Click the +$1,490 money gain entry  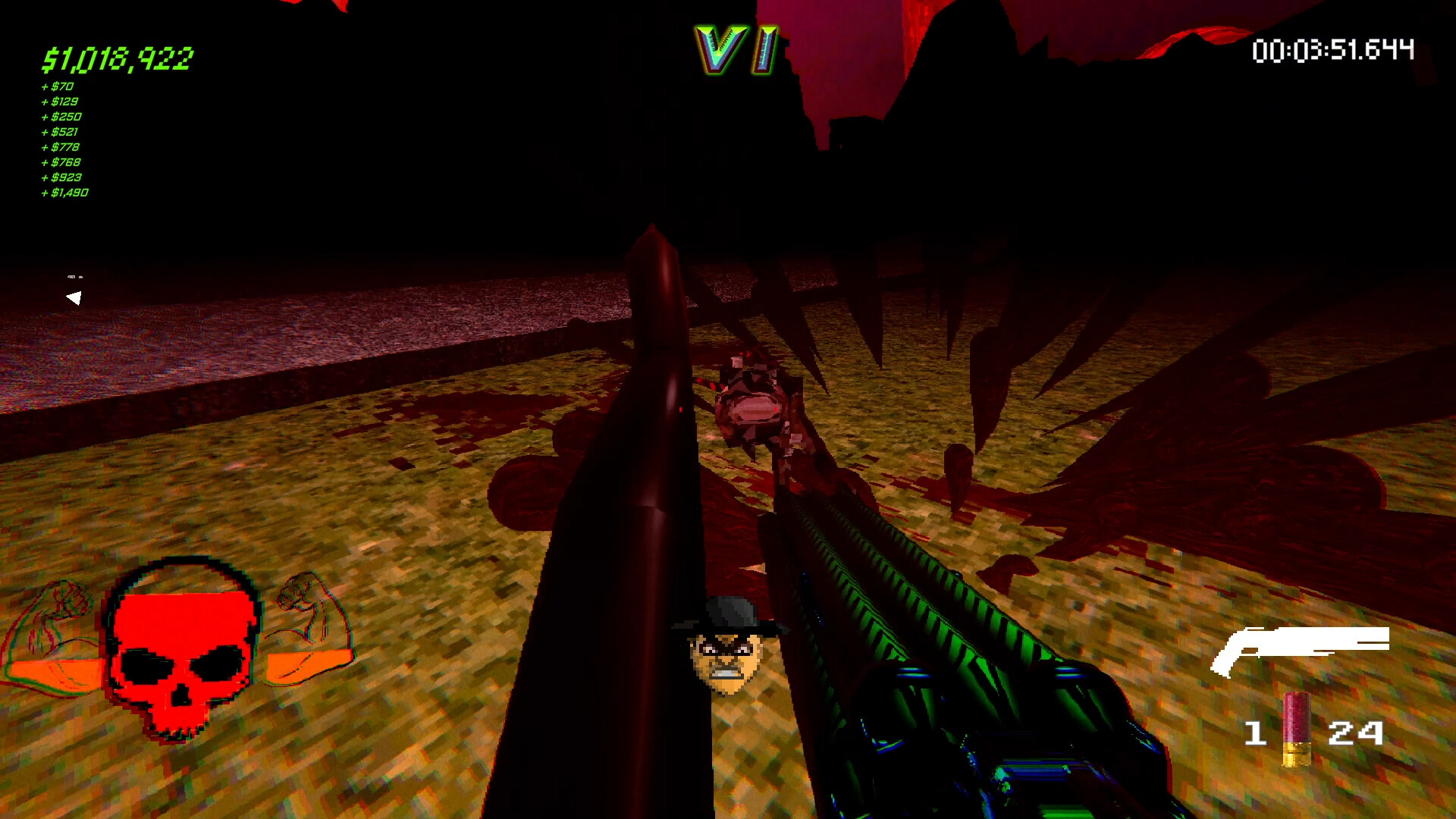point(64,193)
